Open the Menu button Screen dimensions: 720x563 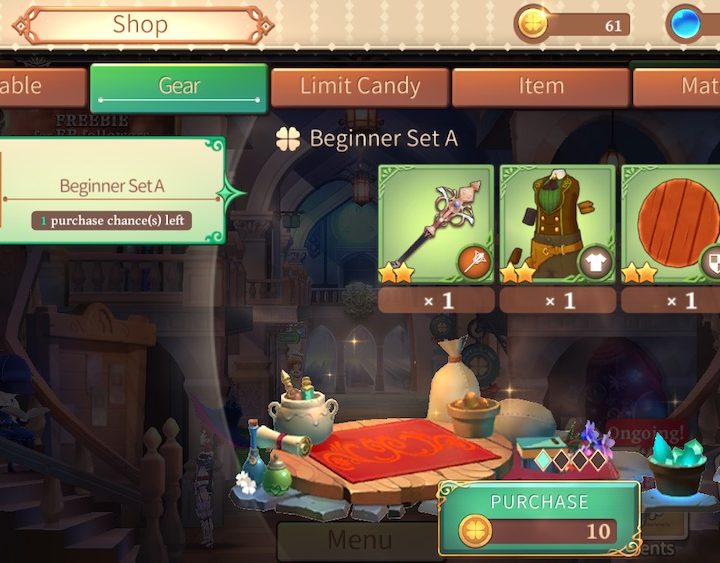click(x=358, y=541)
